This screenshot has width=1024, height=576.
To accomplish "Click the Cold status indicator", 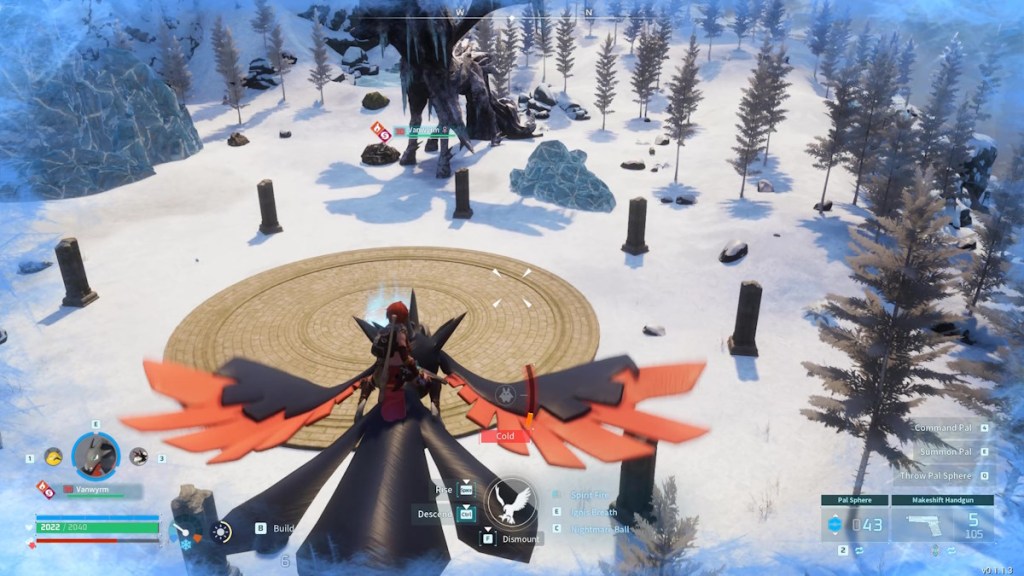I will [505, 436].
